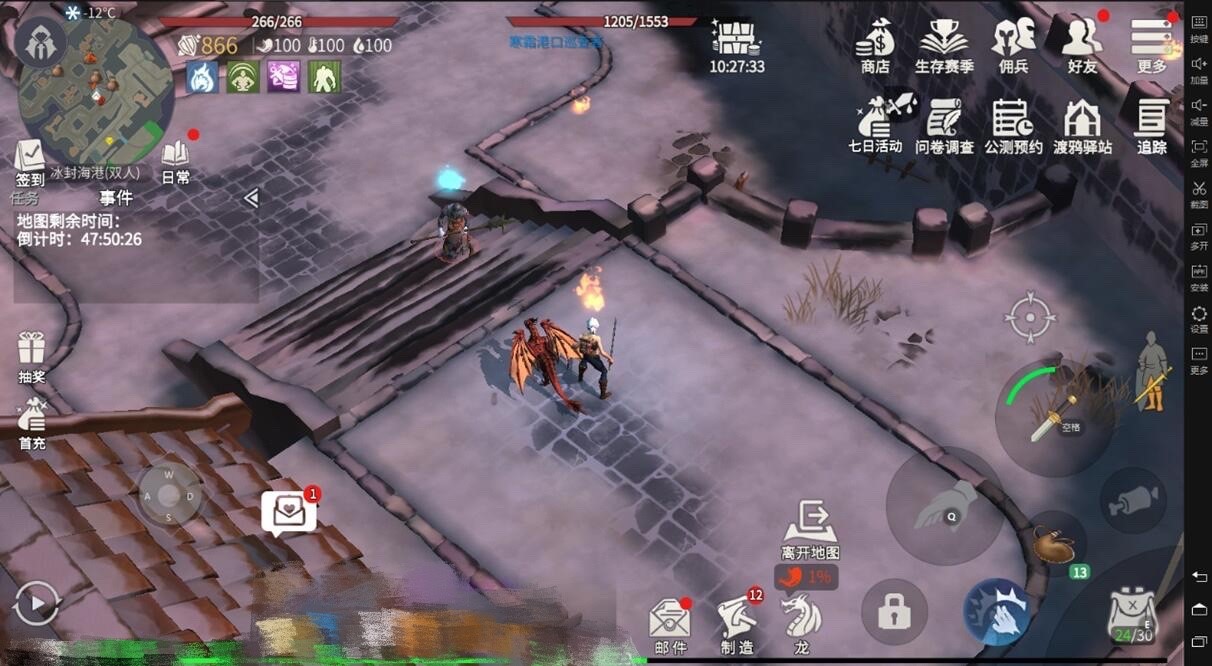Open the 抽奖 gift lottery

pos(32,356)
